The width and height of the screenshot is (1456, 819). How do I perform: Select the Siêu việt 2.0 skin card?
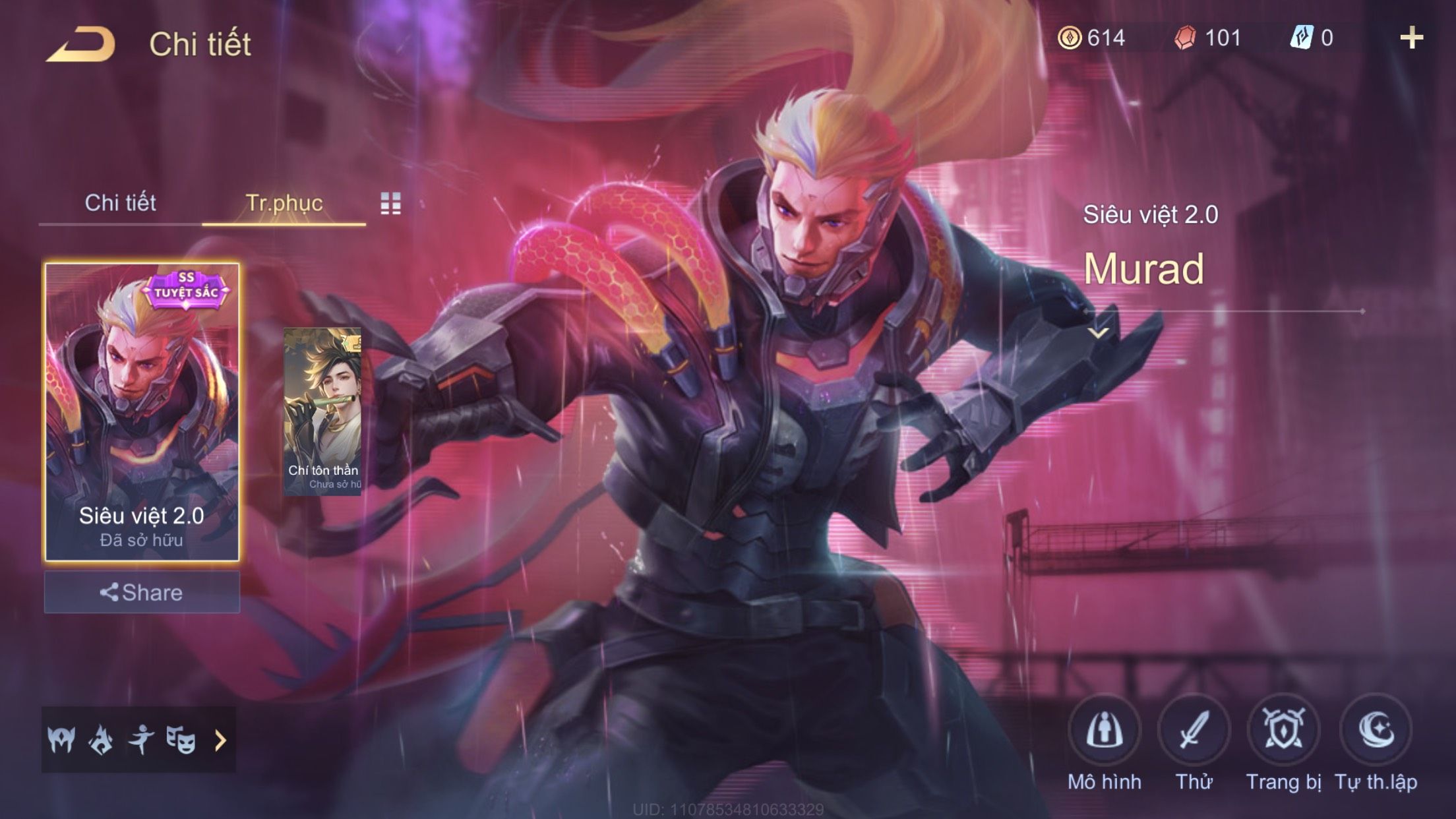tap(142, 411)
